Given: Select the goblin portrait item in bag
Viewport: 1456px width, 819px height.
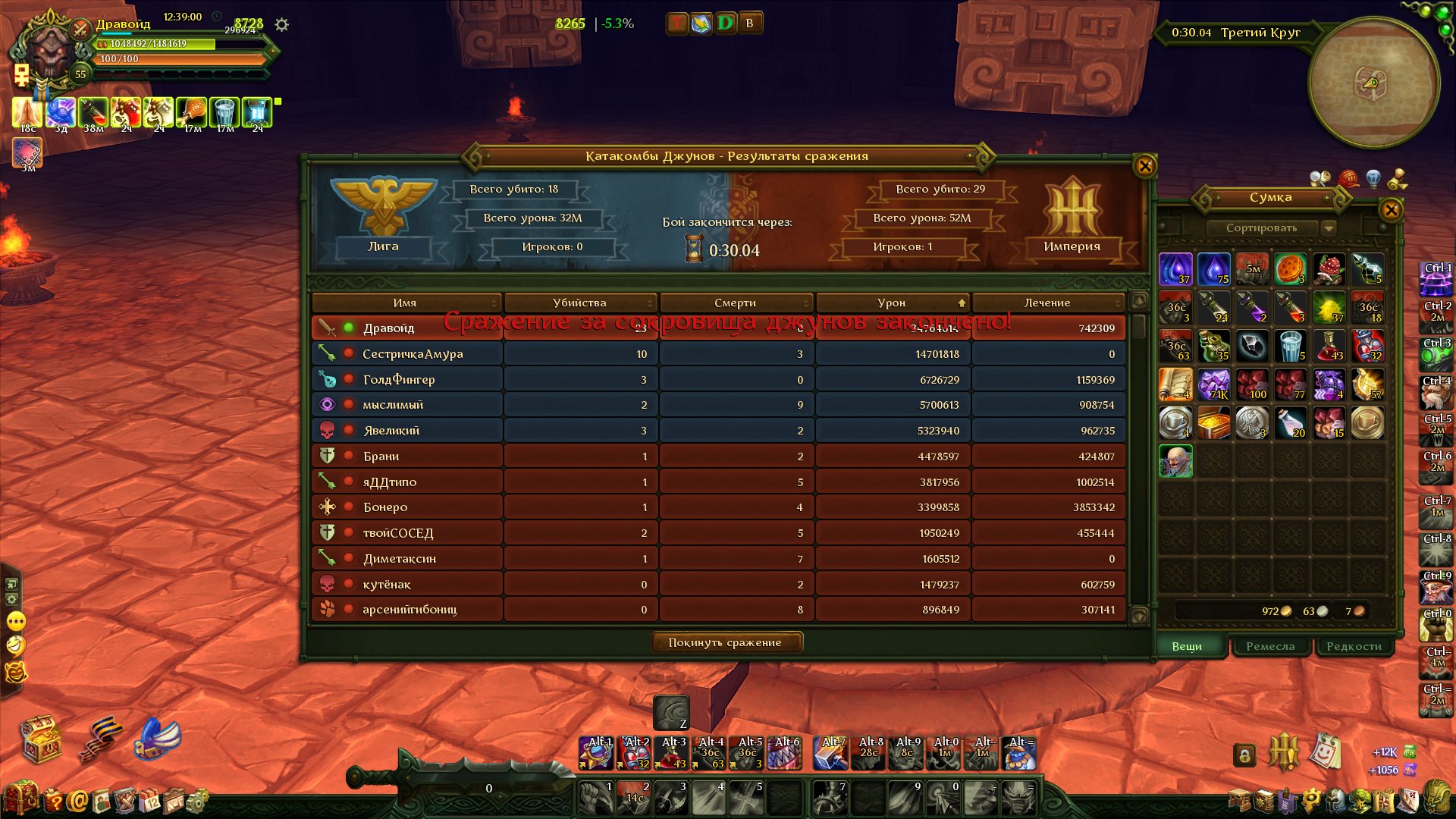Looking at the screenshot, I should (1175, 461).
